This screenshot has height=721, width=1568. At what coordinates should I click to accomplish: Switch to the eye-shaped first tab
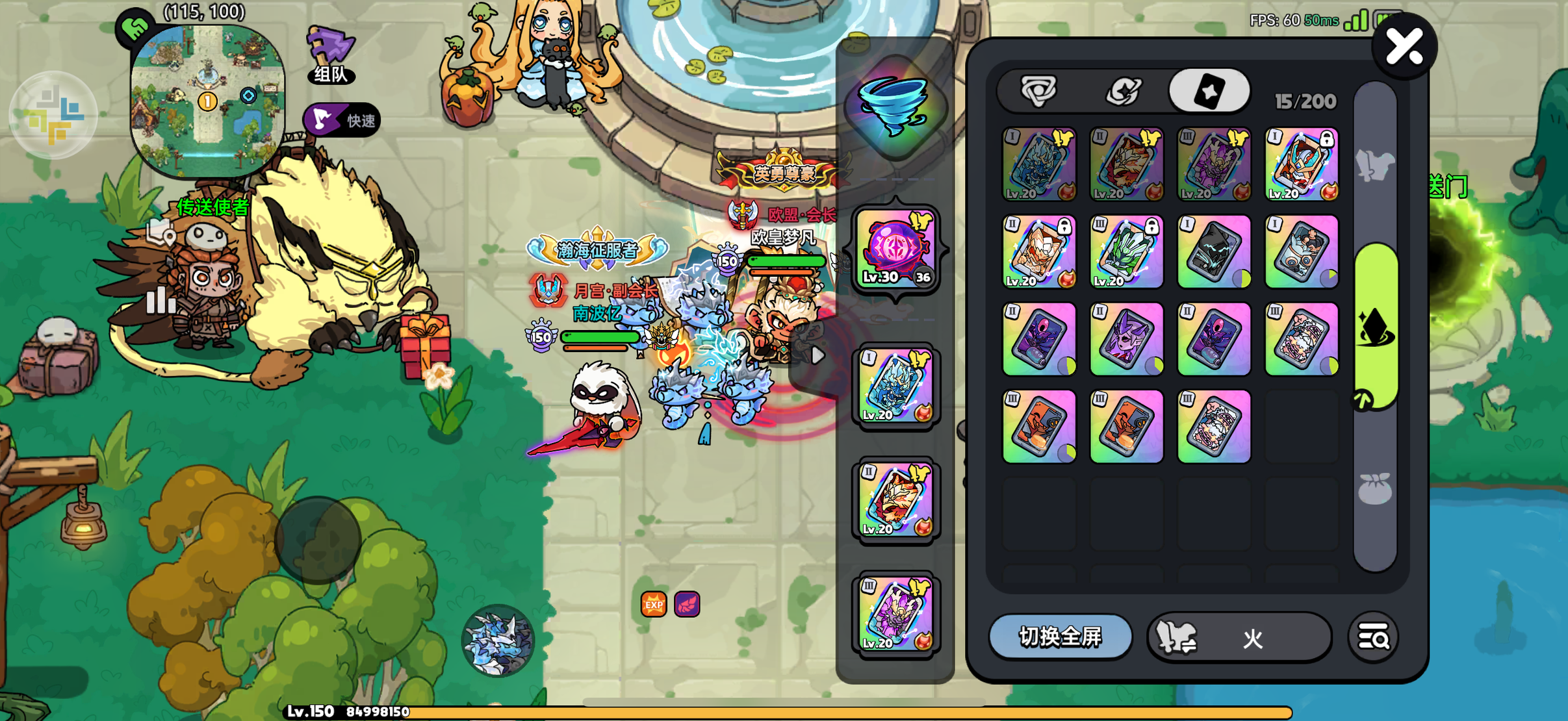[1038, 92]
